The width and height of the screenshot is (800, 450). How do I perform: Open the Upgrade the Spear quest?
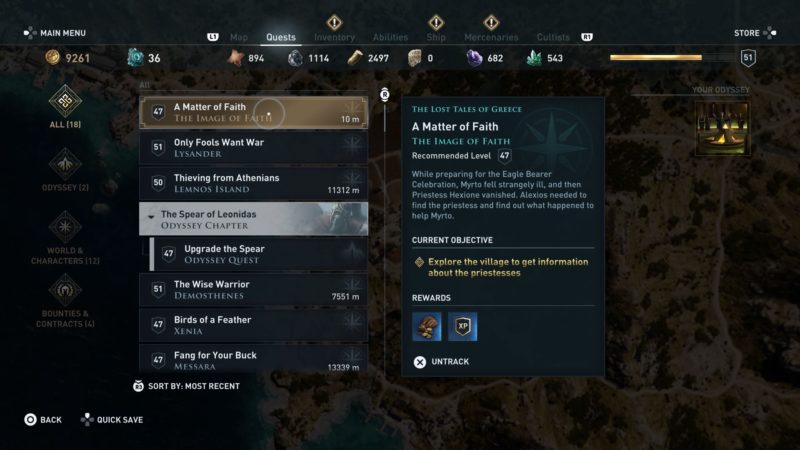coord(258,254)
